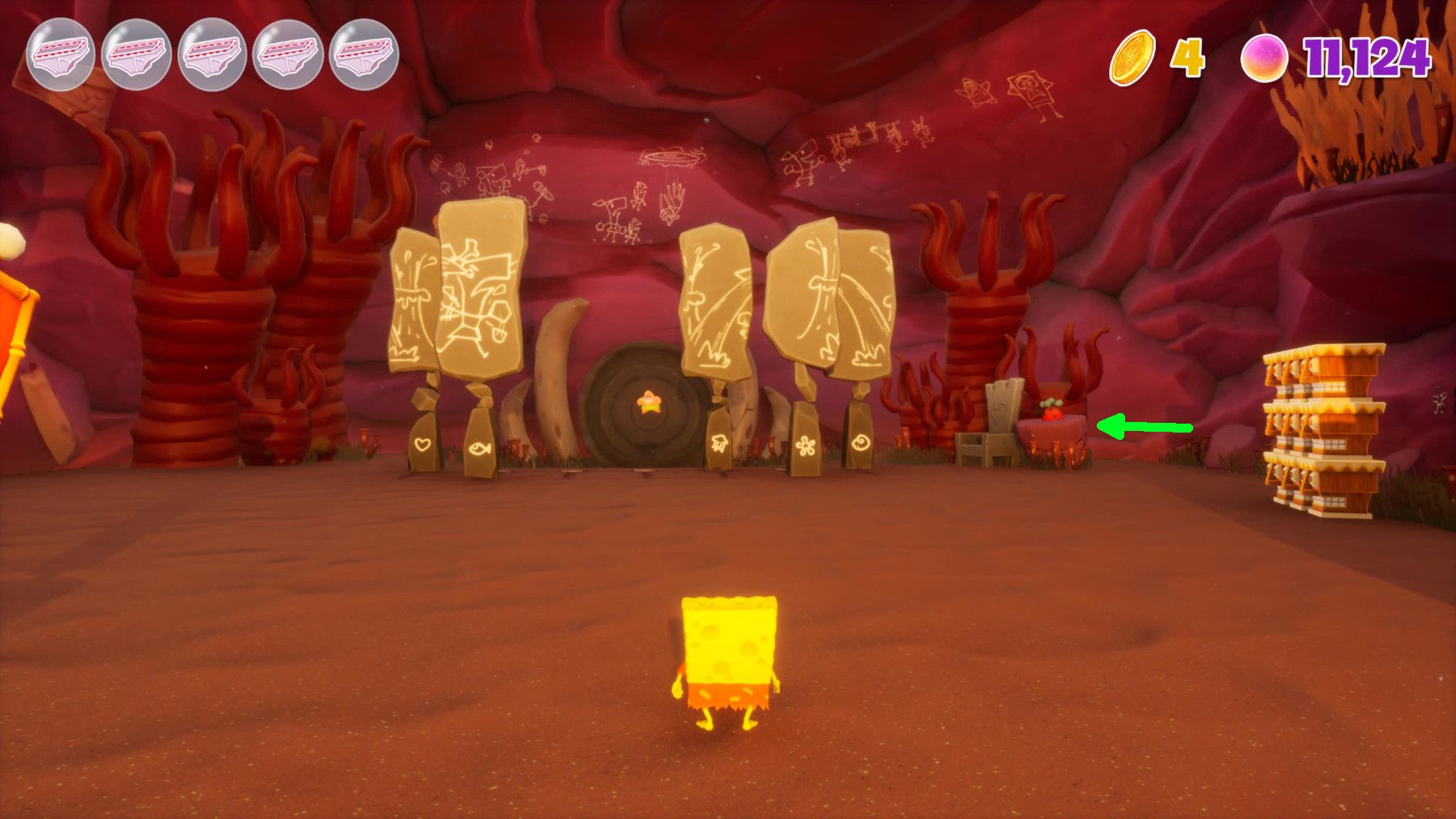Click the flower symbol stone marker
The image size is (1456, 819).
tap(806, 445)
